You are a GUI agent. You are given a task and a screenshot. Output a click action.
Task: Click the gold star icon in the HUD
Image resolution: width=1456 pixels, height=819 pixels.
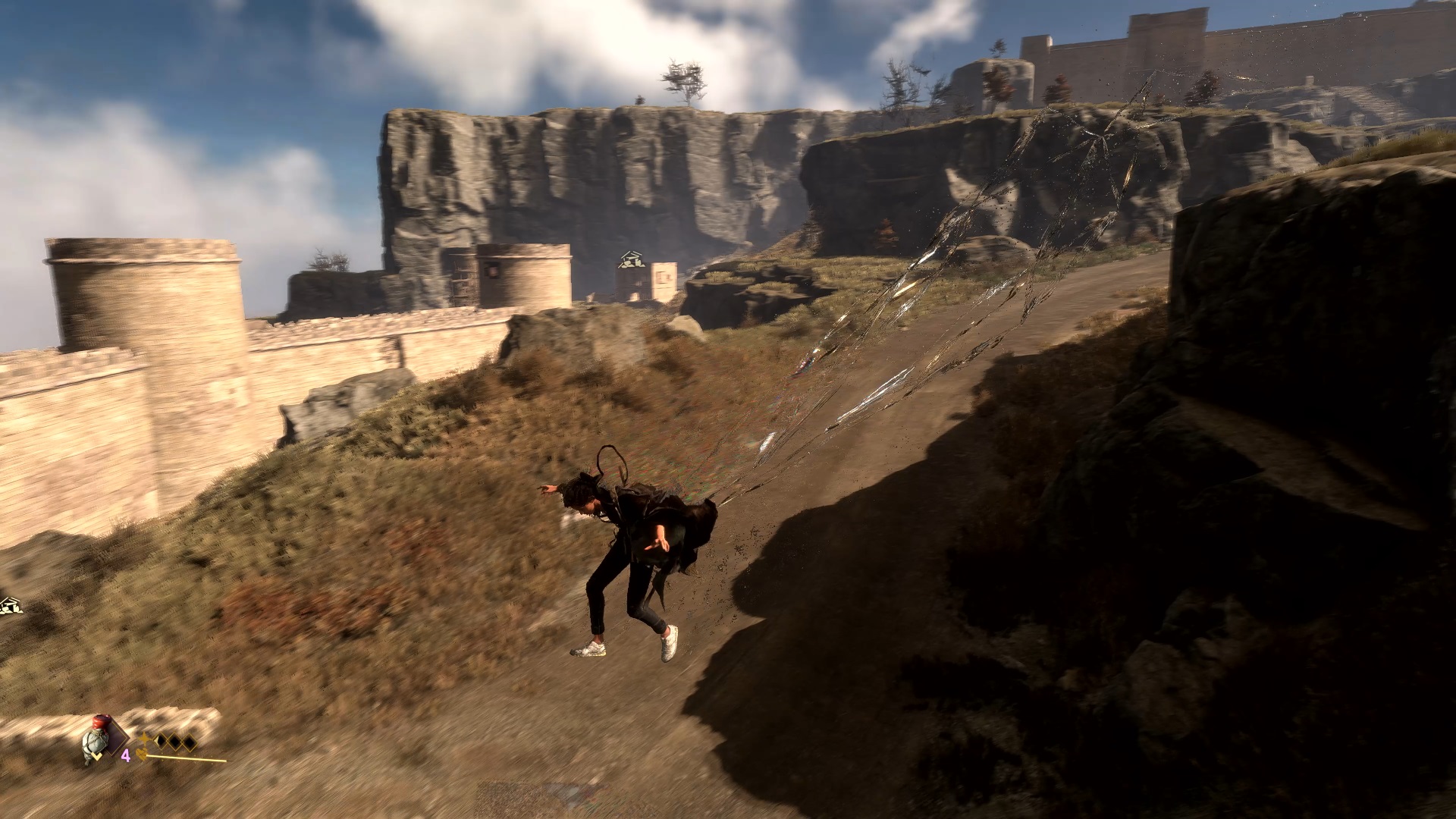click(x=144, y=737)
